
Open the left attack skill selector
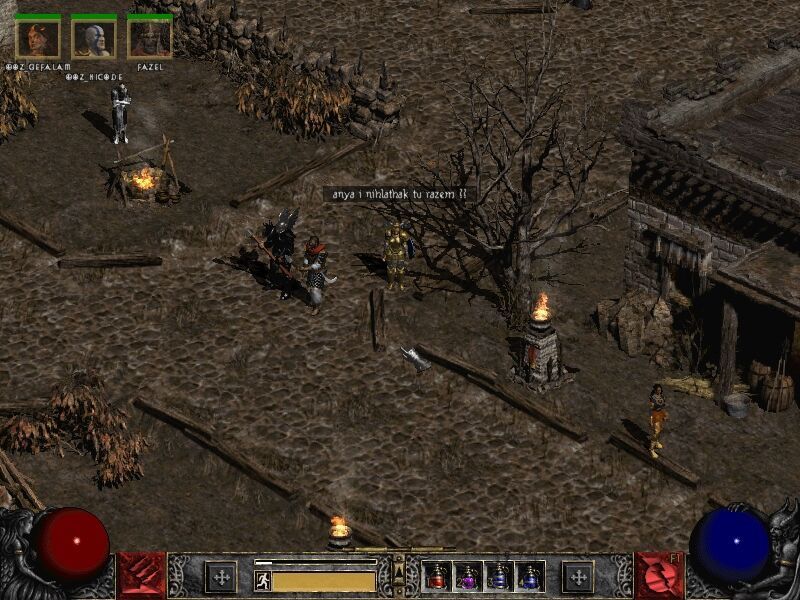(x=142, y=576)
